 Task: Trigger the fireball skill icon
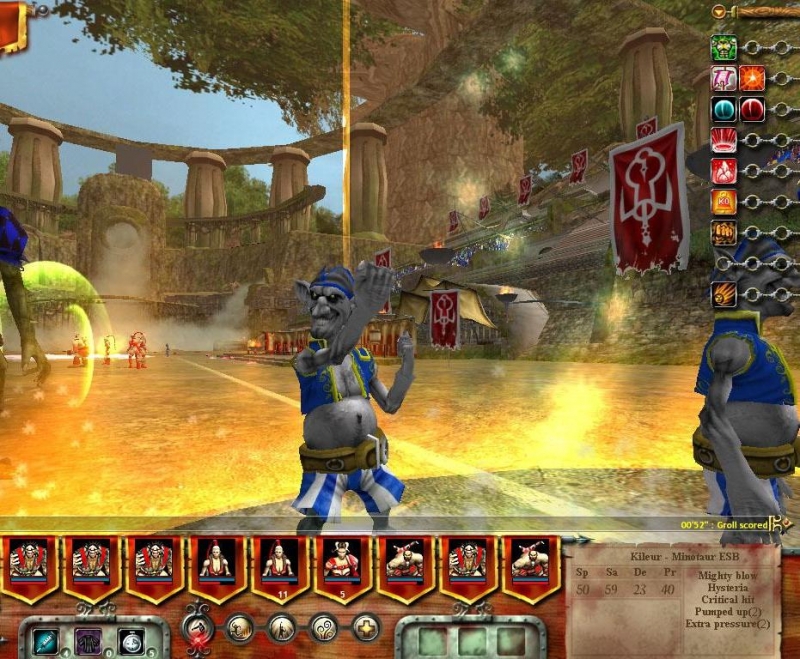coord(724,295)
